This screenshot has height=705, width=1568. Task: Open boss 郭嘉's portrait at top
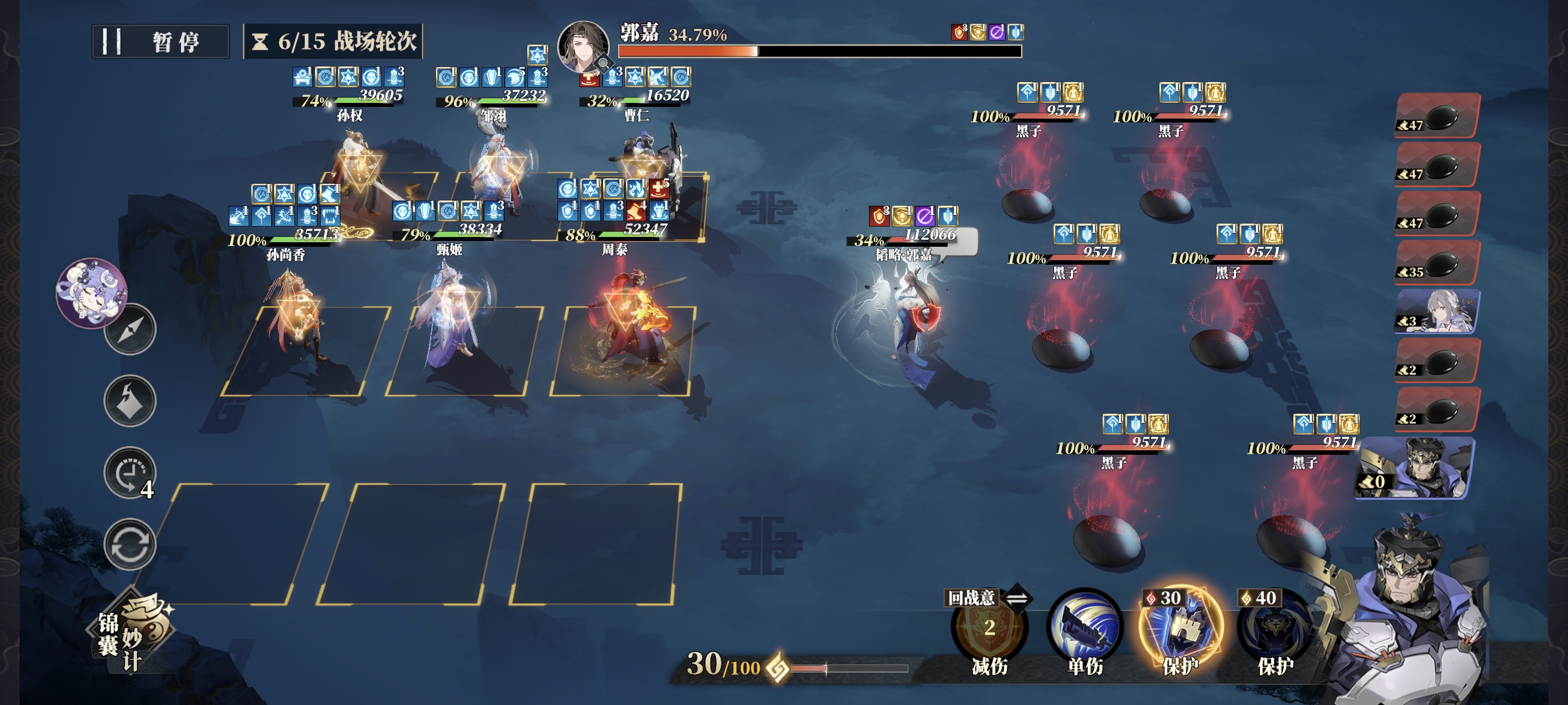[583, 46]
